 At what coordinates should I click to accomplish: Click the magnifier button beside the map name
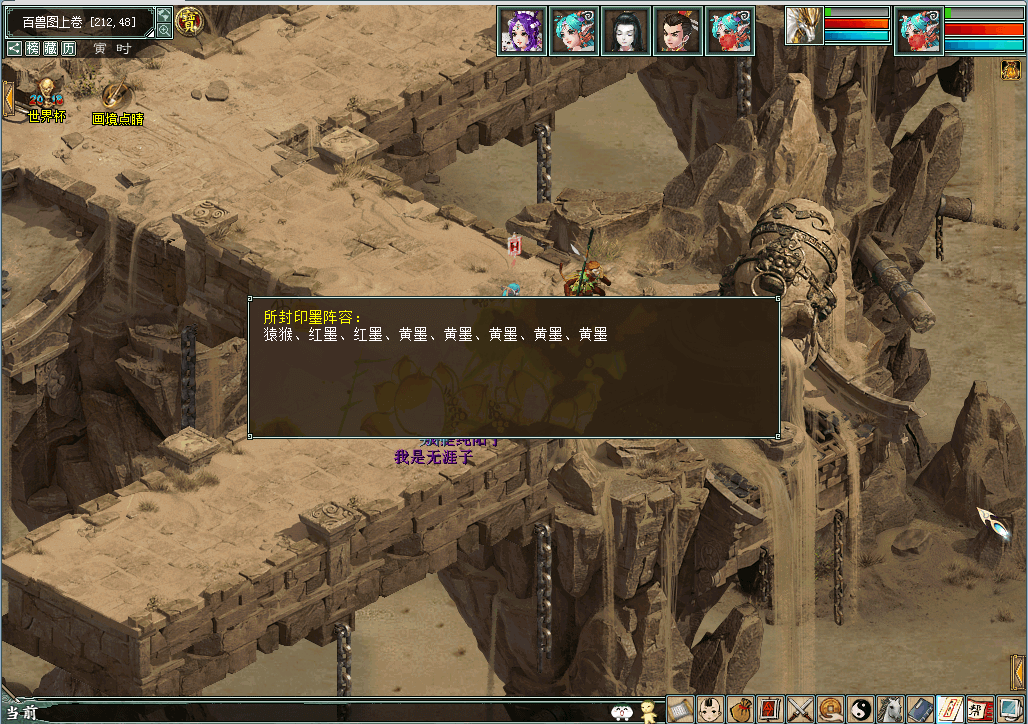tap(164, 29)
